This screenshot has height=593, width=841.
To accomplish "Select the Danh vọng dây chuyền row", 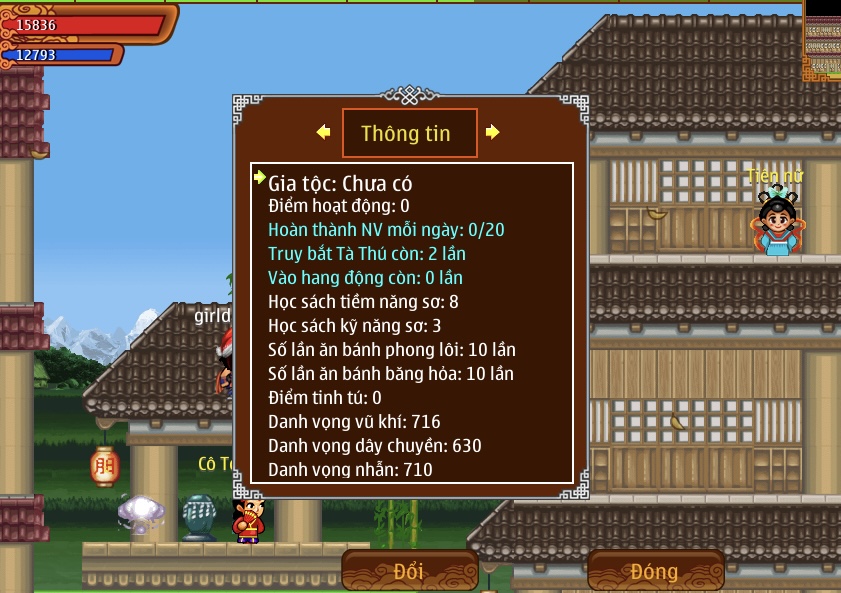I will coord(375,445).
